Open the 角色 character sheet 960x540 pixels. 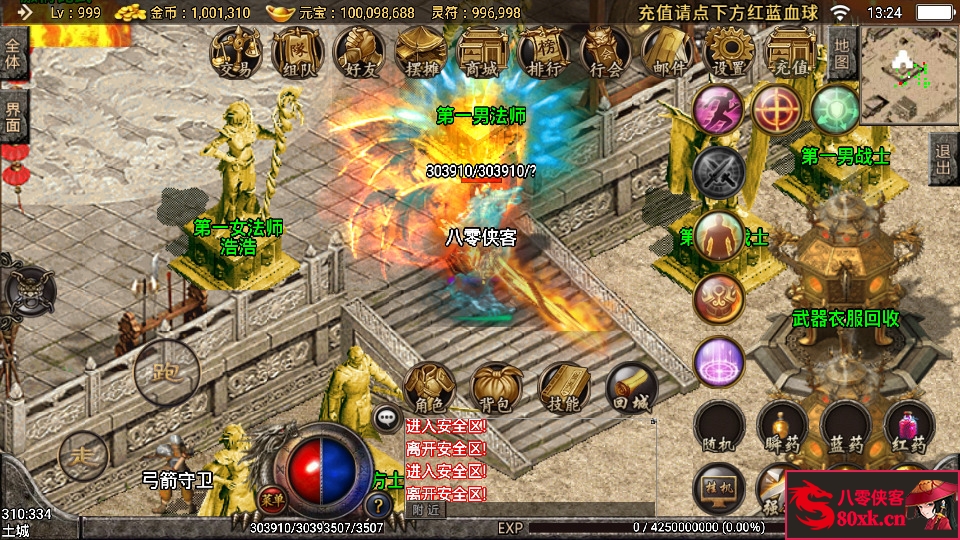[429, 388]
